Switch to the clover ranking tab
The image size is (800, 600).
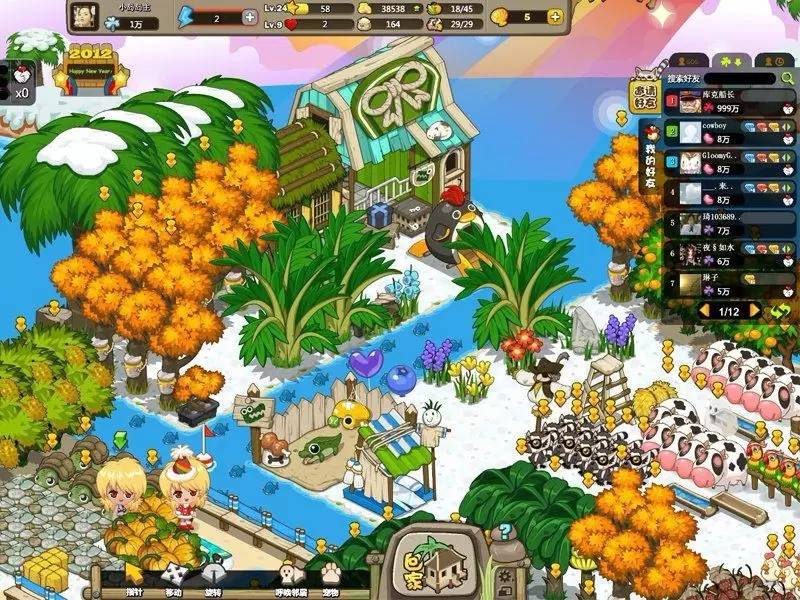(729, 59)
